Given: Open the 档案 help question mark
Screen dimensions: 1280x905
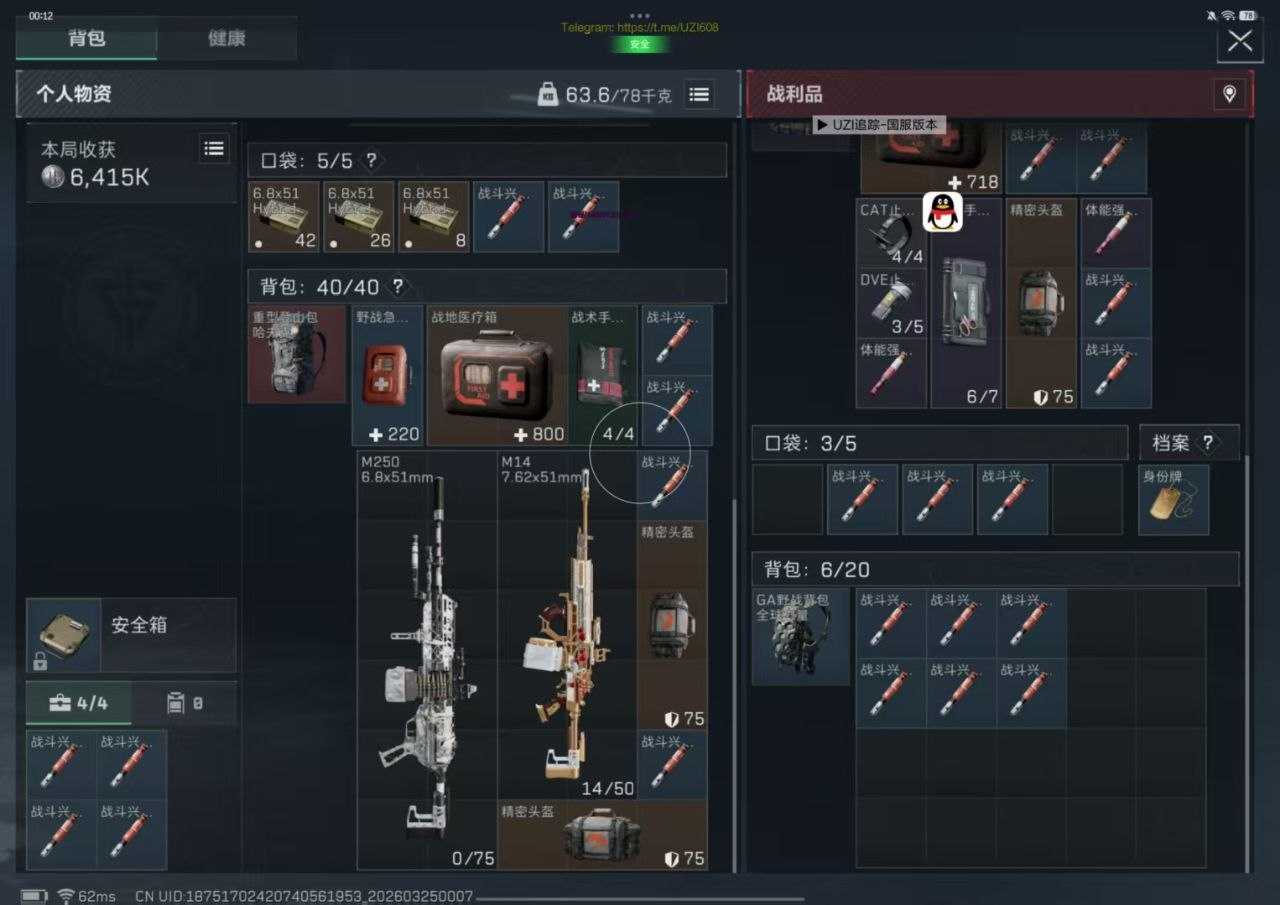Looking at the screenshot, I should pyautogui.click(x=1207, y=443).
